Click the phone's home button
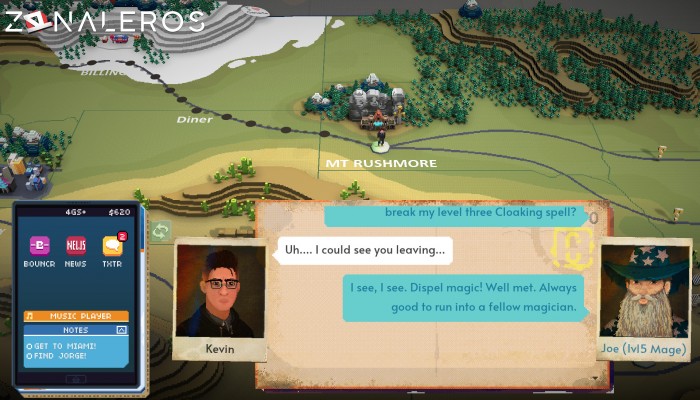This screenshot has width=700, height=400. pyautogui.click(x=76, y=380)
